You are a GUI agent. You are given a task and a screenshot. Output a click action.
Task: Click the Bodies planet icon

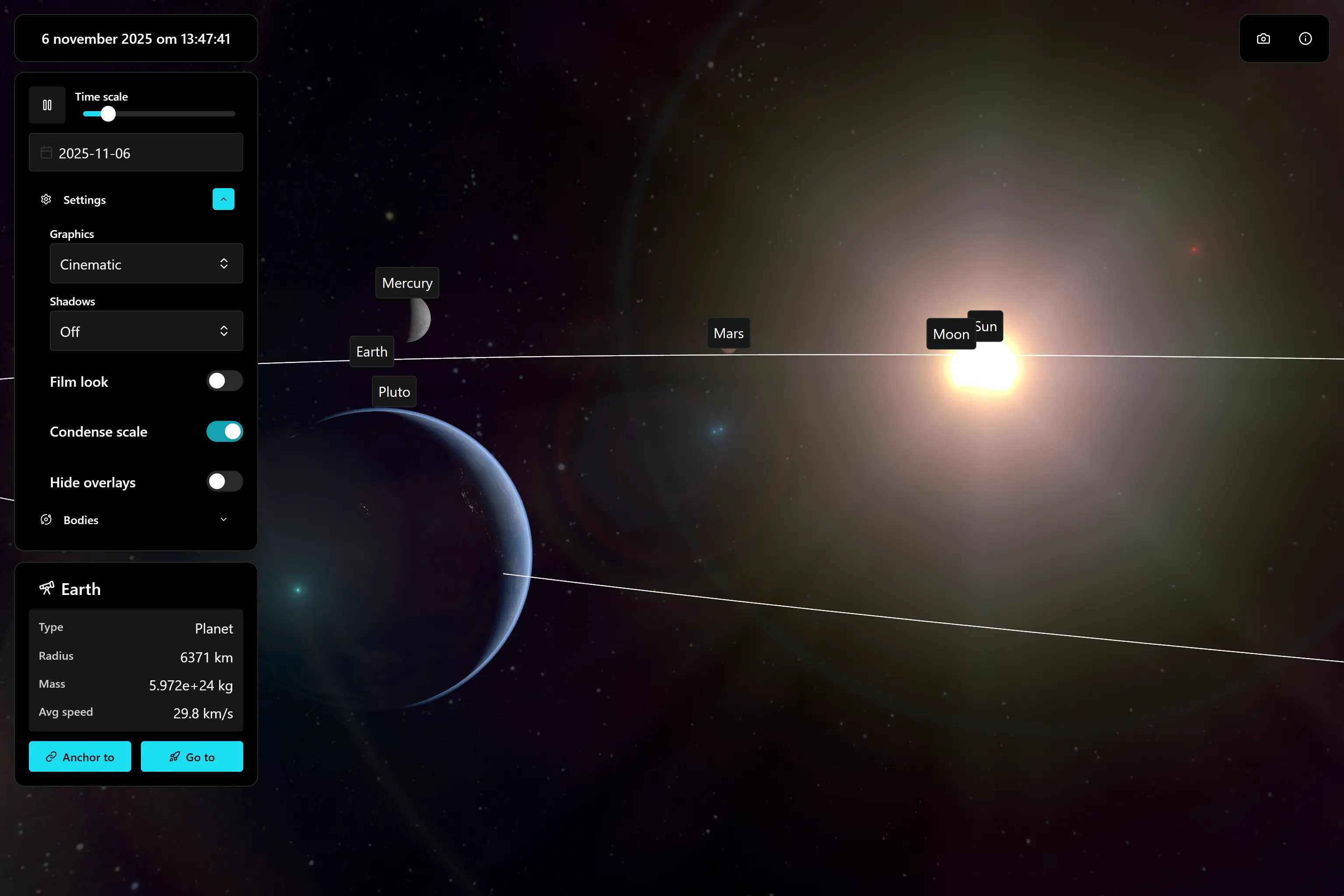pyautogui.click(x=45, y=519)
